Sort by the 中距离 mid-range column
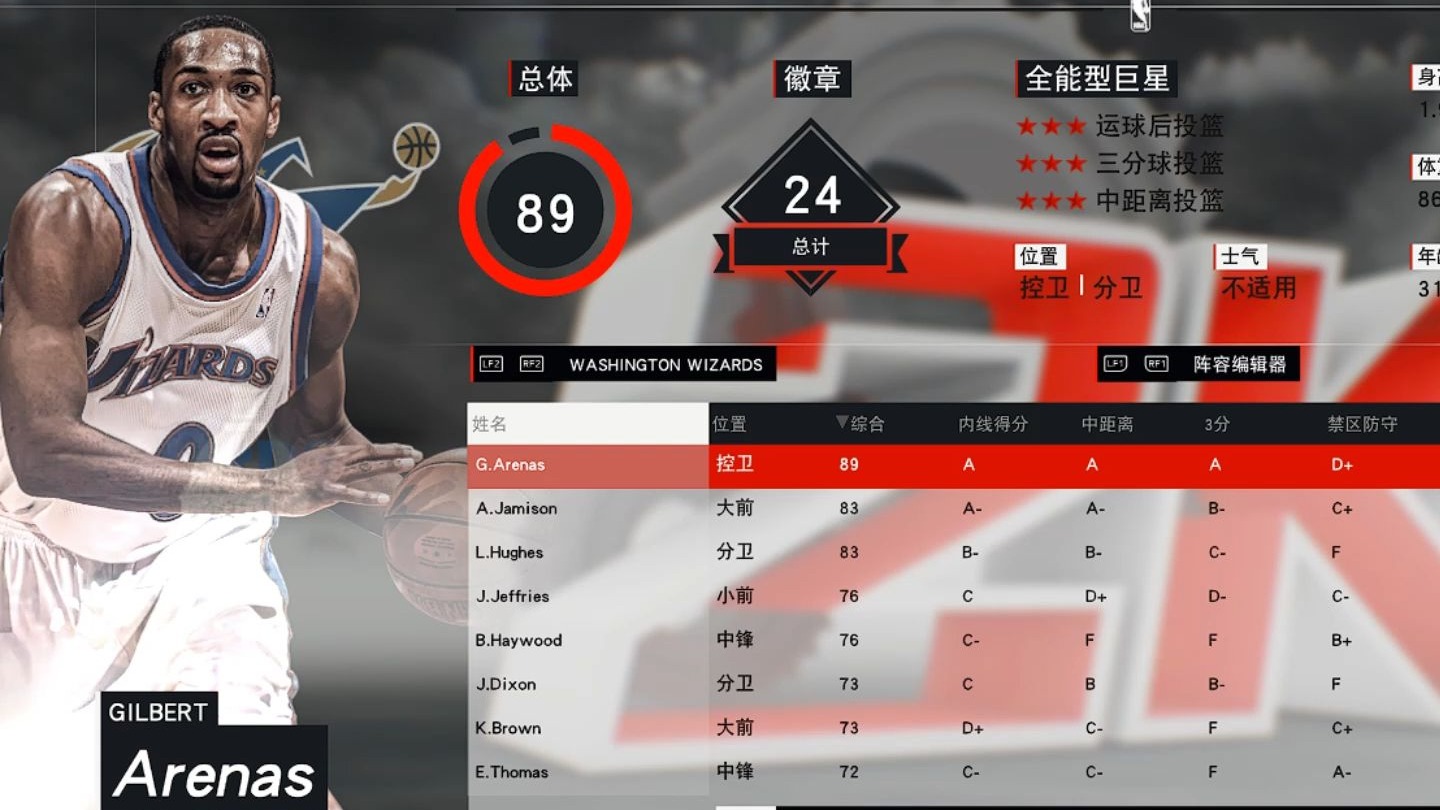The height and width of the screenshot is (810, 1440). click(1107, 424)
